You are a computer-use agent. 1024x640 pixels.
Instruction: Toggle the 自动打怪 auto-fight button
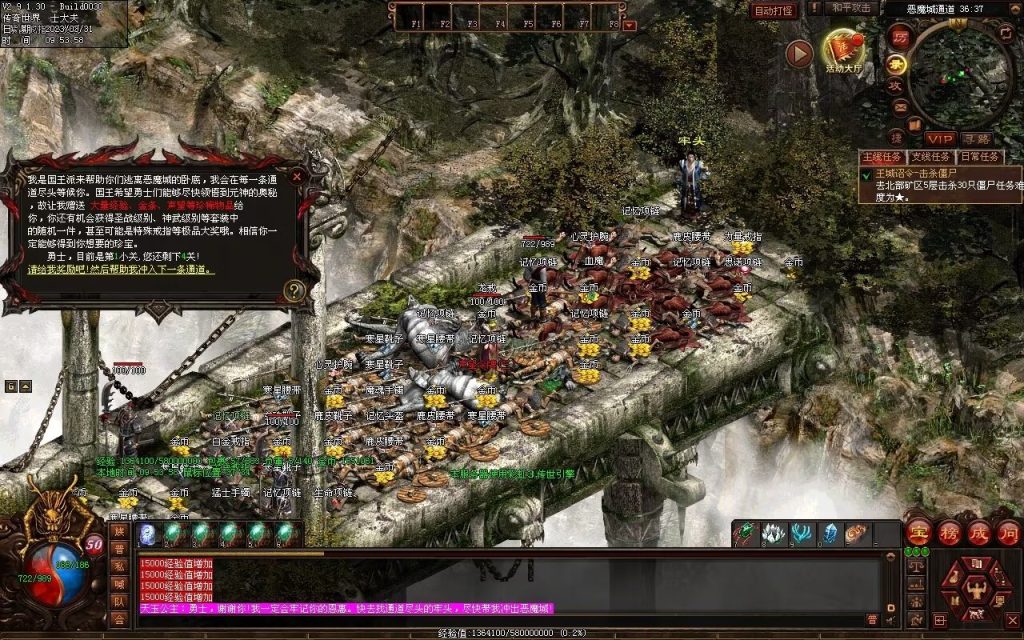[774, 10]
